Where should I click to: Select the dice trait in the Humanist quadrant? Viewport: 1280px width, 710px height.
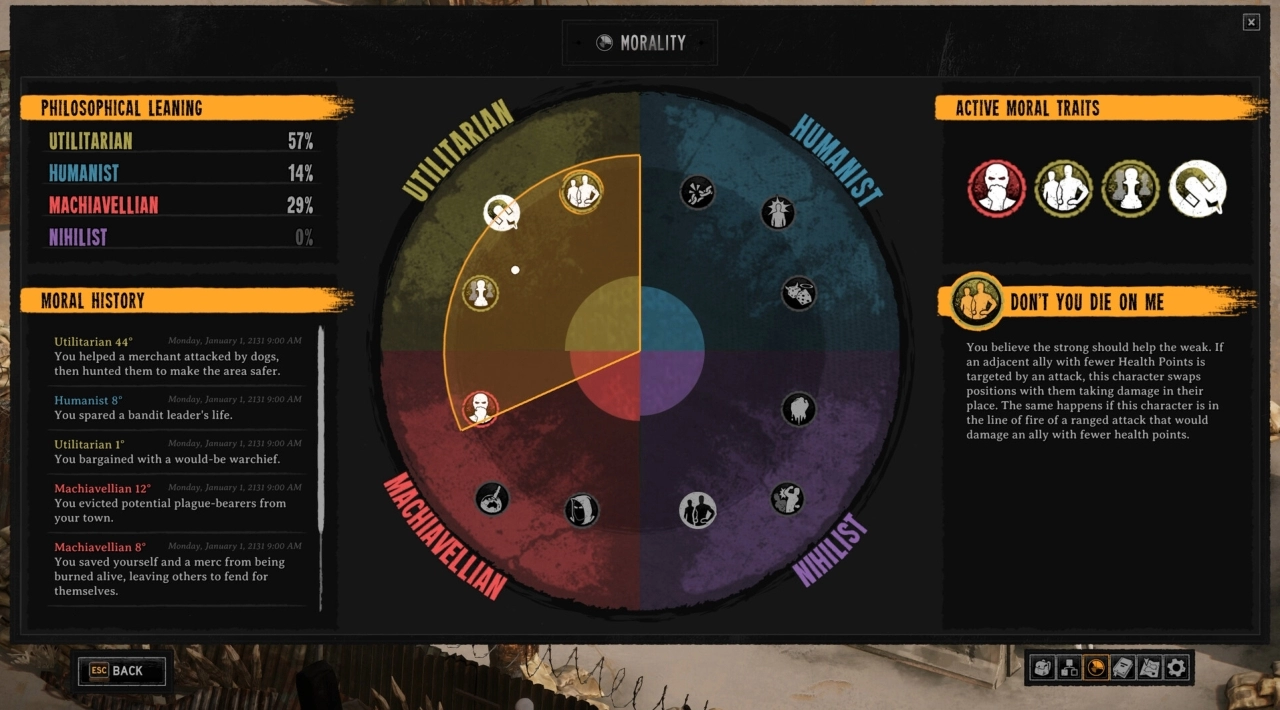(798, 293)
